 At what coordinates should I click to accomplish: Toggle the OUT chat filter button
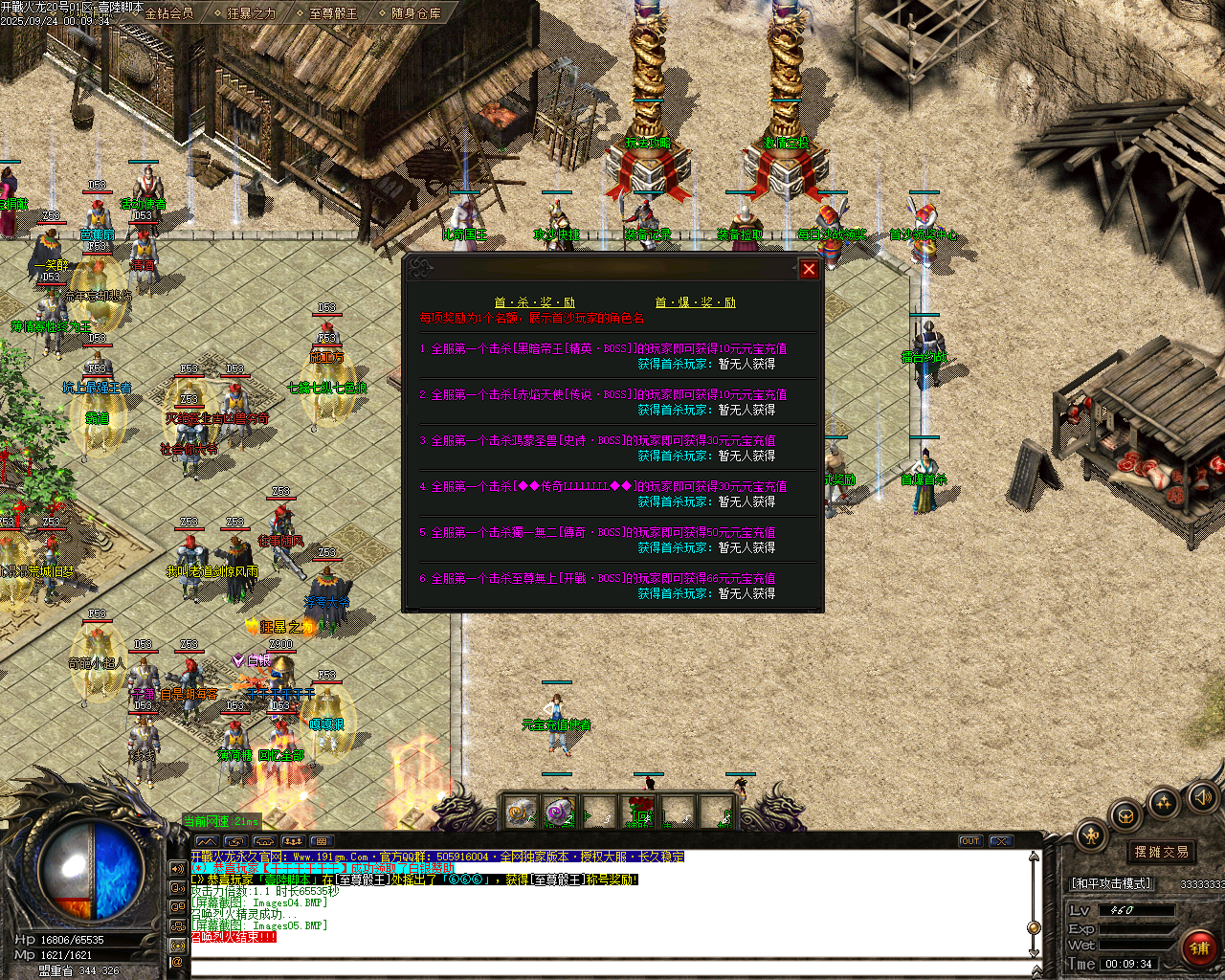[x=969, y=840]
